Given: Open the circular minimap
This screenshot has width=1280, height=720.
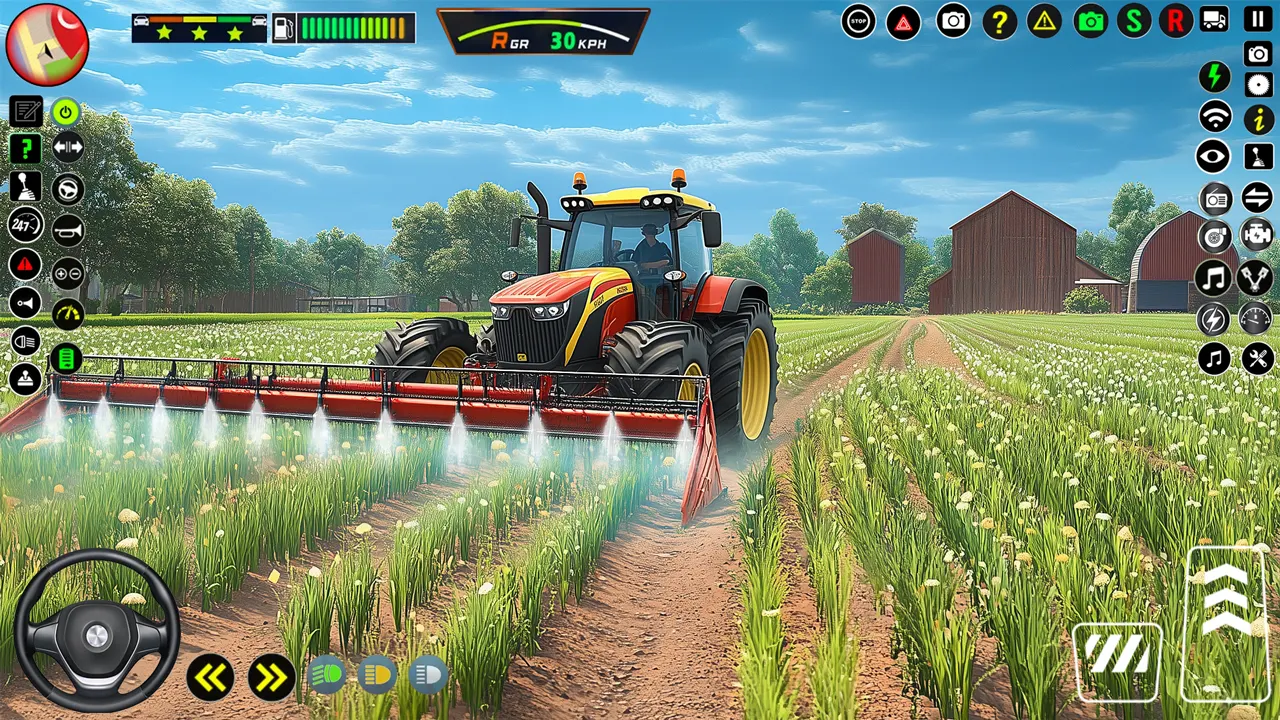Looking at the screenshot, I should (x=47, y=45).
